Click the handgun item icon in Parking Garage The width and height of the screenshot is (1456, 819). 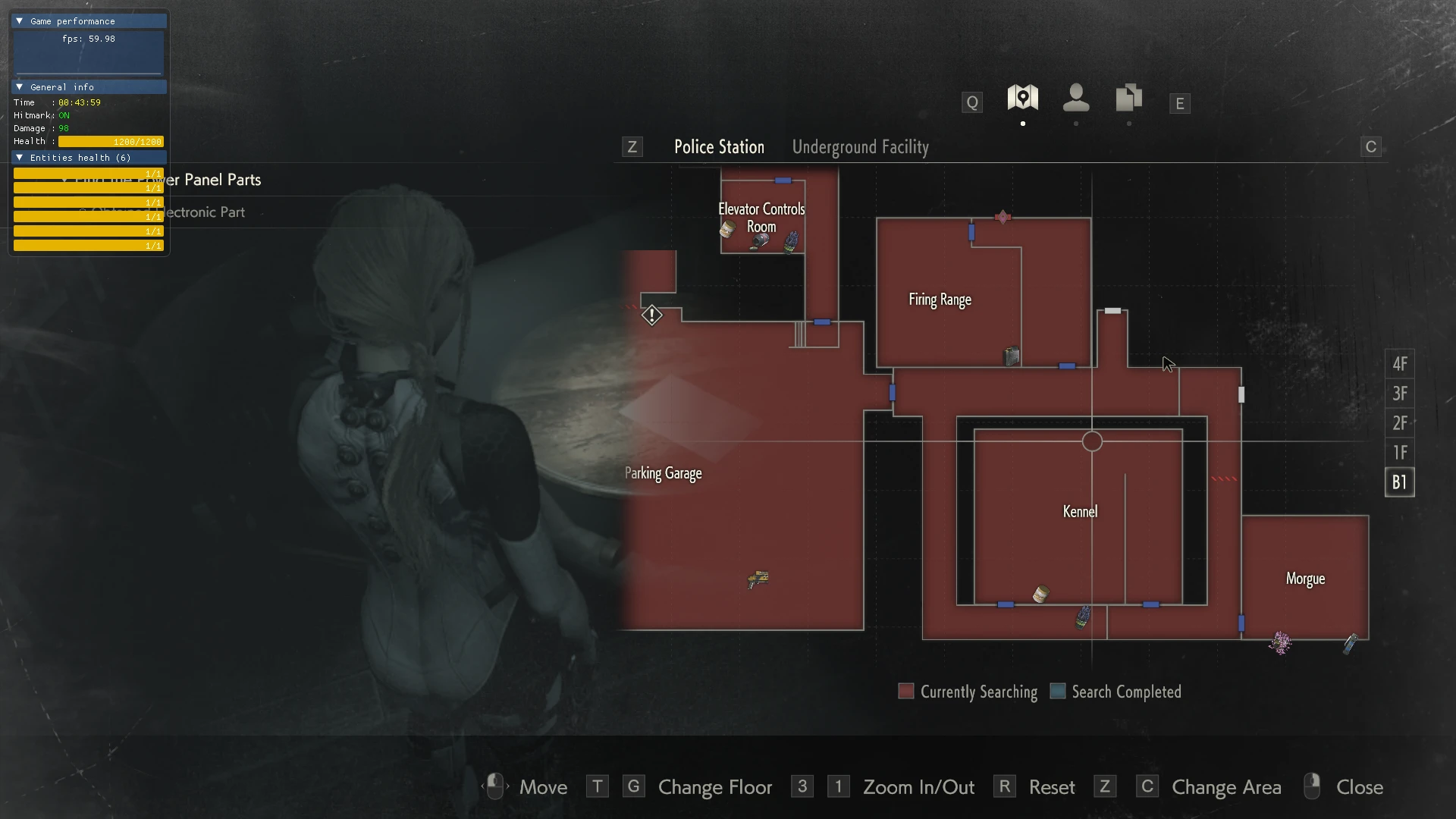click(758, 580)
